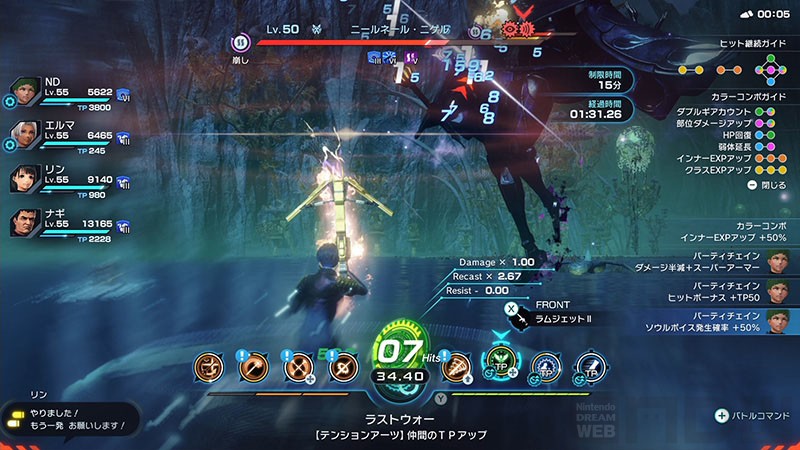Close the color combo guide with 閉じる

pos(766,185)
